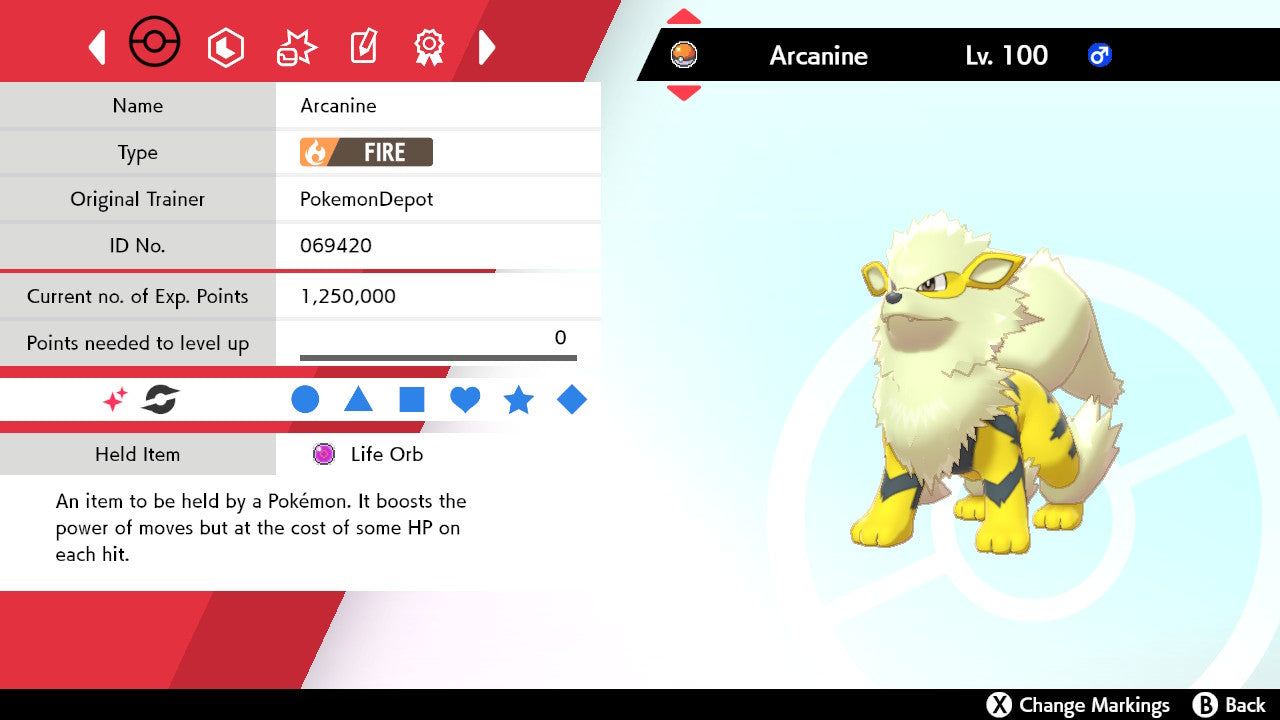
Task: Toggle the triangle marking
Action: point(358,400)
